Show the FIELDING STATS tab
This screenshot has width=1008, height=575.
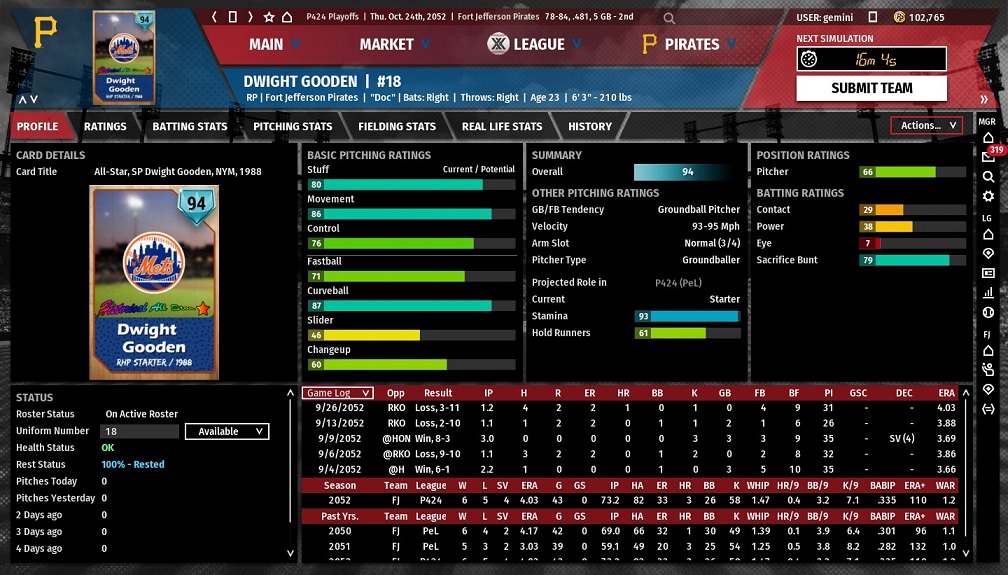tap(397, 127)
